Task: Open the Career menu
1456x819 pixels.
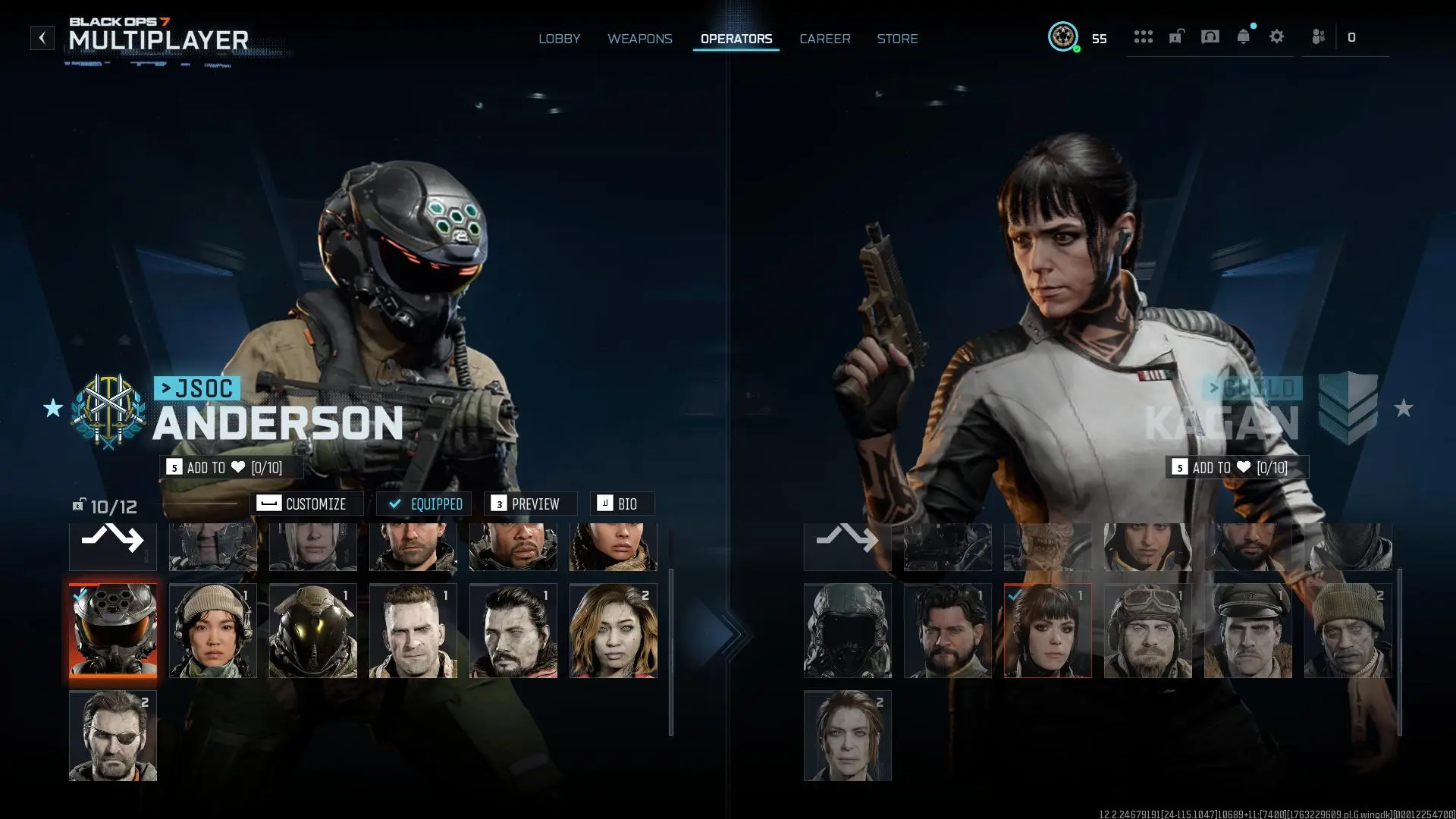Action: [824, 39]
